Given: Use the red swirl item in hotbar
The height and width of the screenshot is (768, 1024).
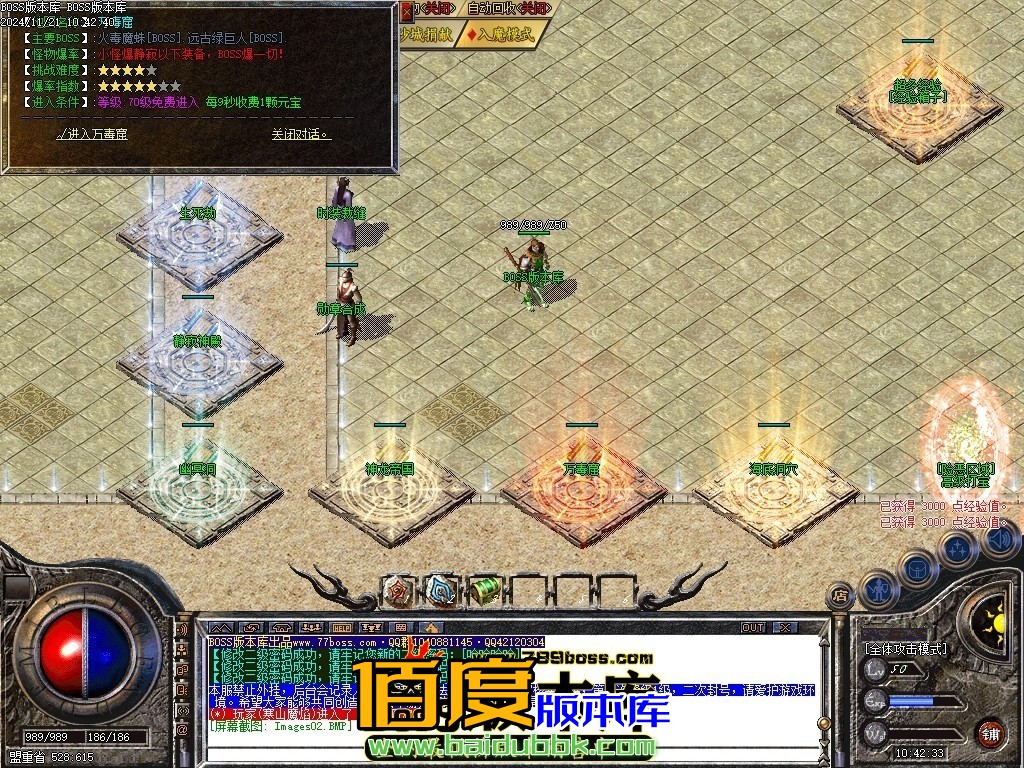Looking at the screenshot, I should pos(400,591).
